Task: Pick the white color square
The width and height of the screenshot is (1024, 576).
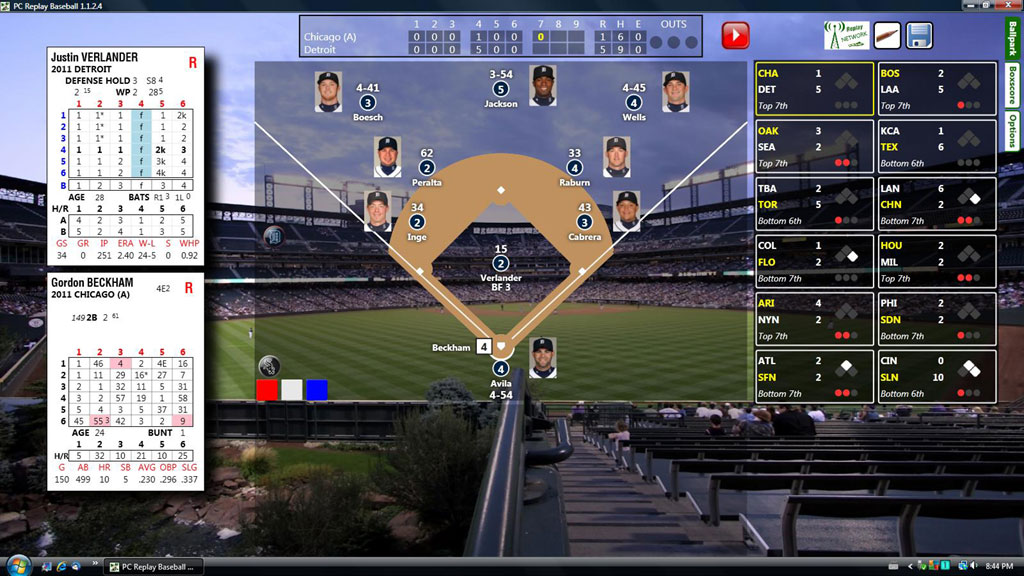Action: (x=292, y=390)
